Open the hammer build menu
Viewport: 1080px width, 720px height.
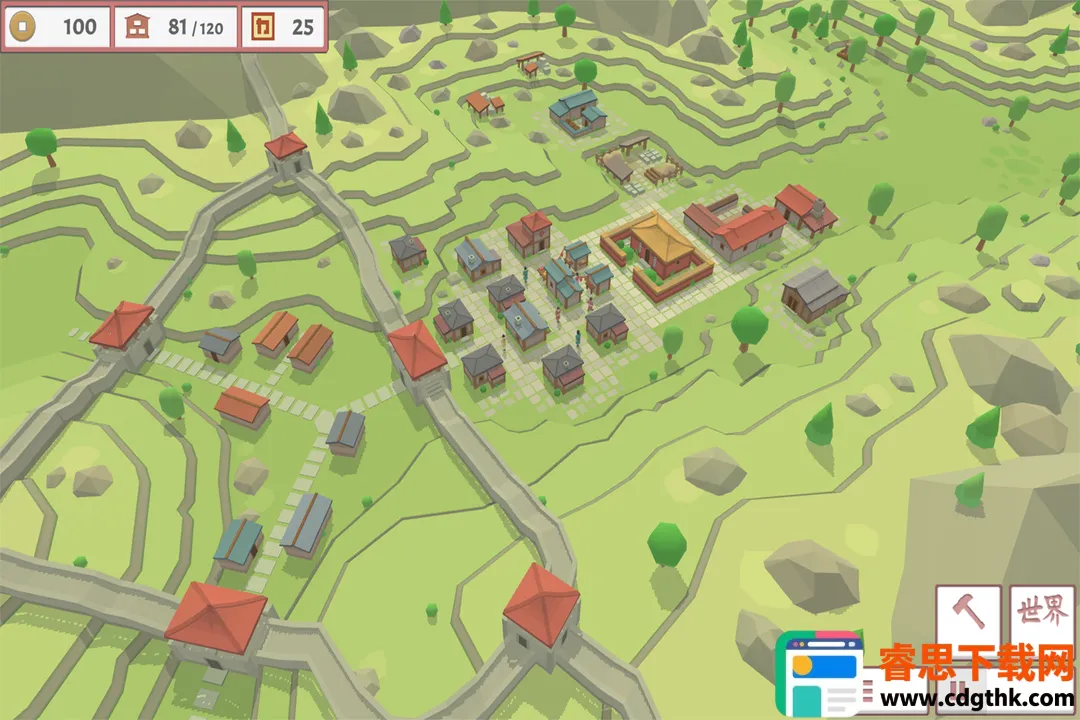tap(968, 614)
